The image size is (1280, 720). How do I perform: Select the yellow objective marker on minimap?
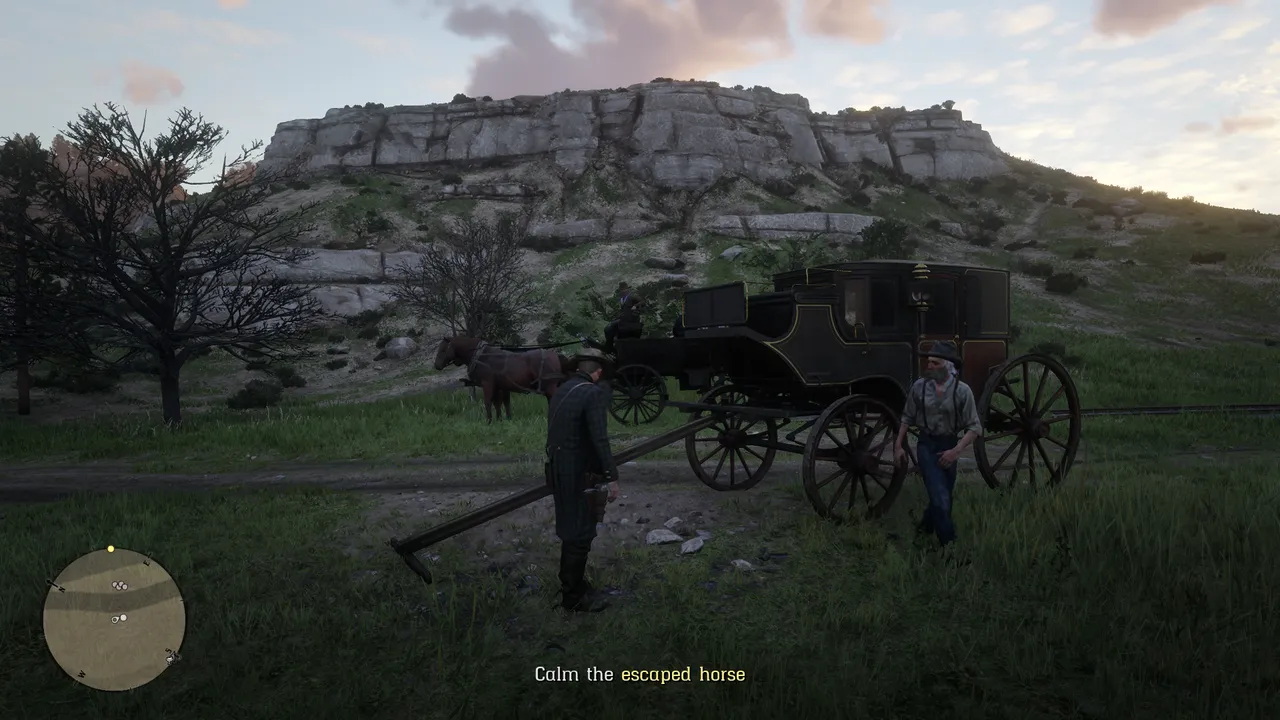111,549
